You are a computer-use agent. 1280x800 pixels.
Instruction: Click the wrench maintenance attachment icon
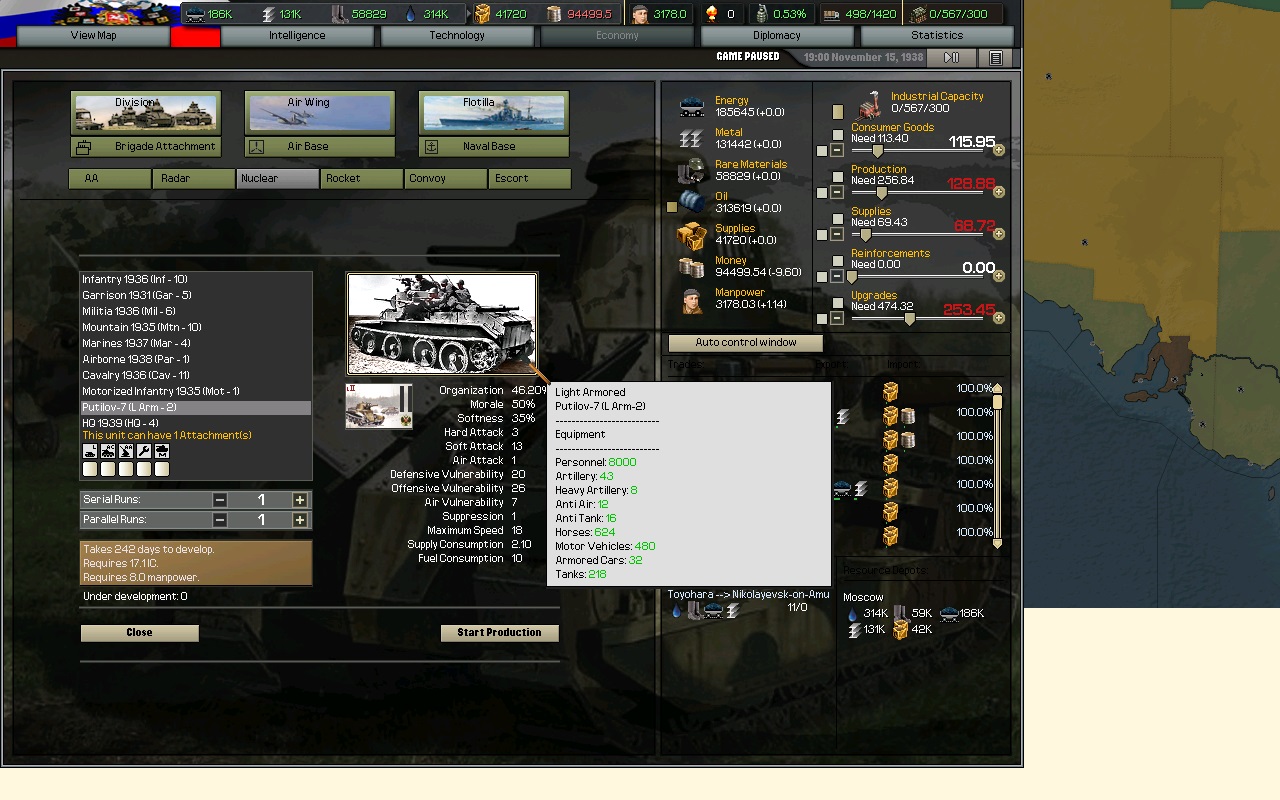(x=143, y=451)
